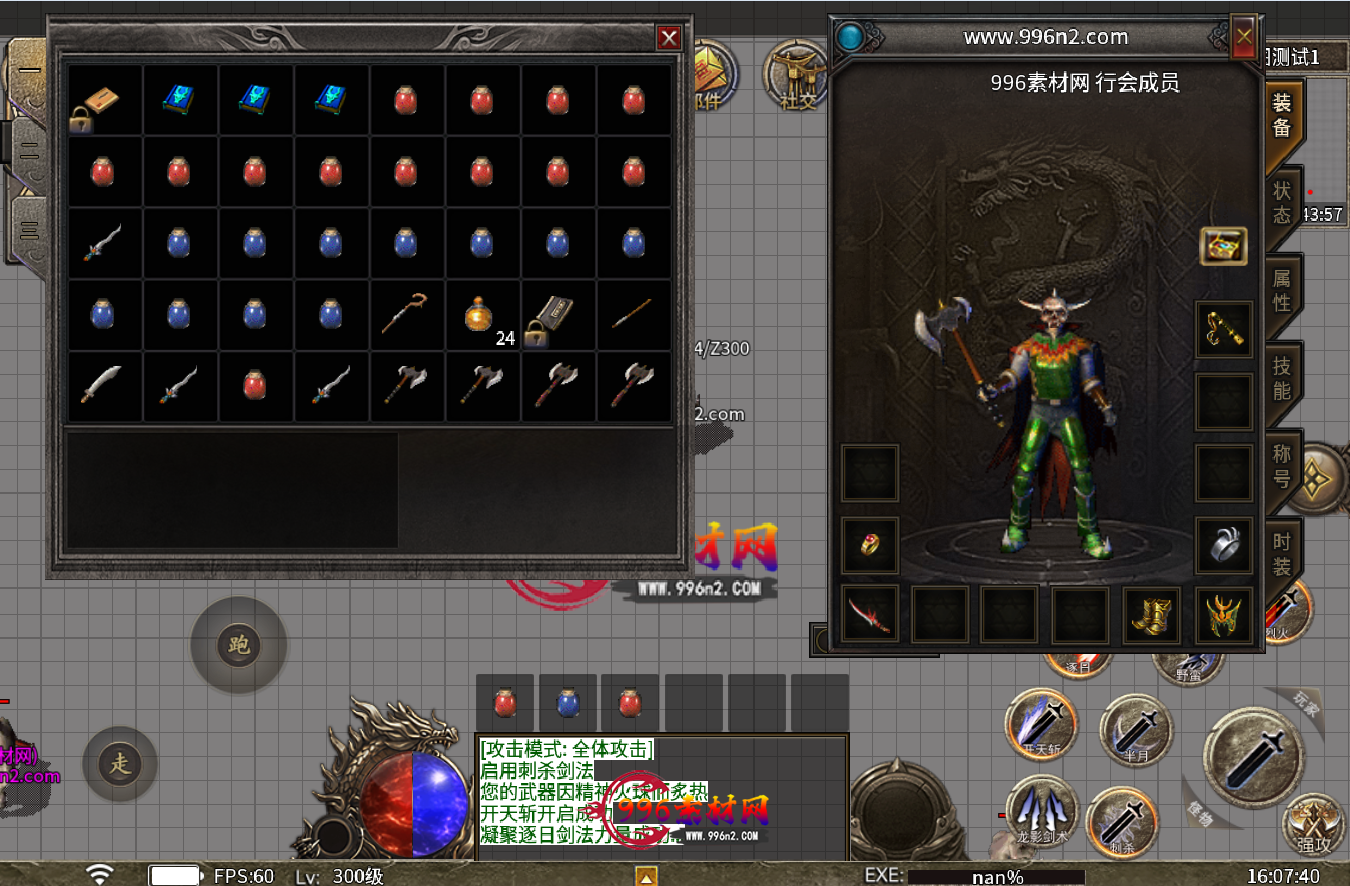Toggle the 跑 (run) movement button

pyautogui.click(x=239, y=645)
